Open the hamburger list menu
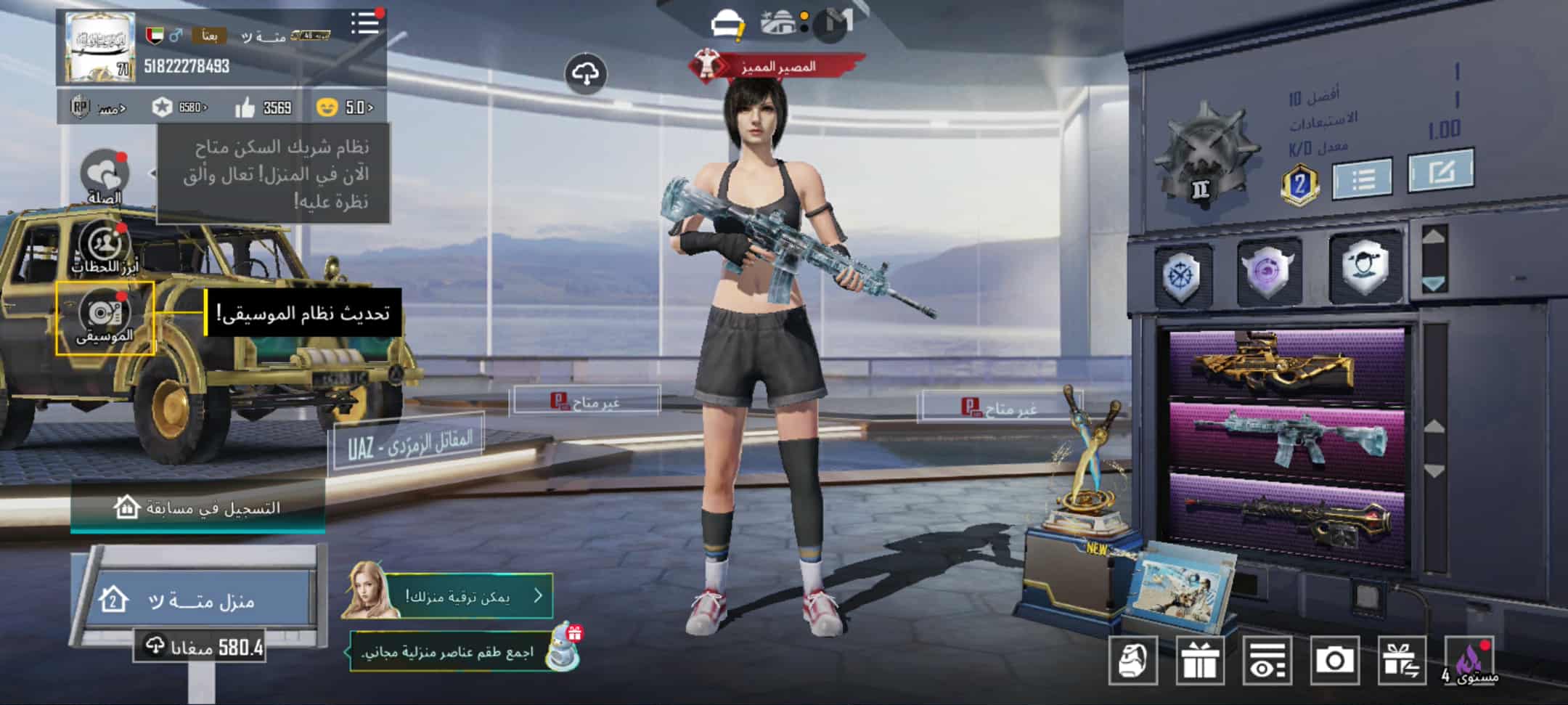Image resolution: width=1568 pixels, height=705 pixels. 365,23
